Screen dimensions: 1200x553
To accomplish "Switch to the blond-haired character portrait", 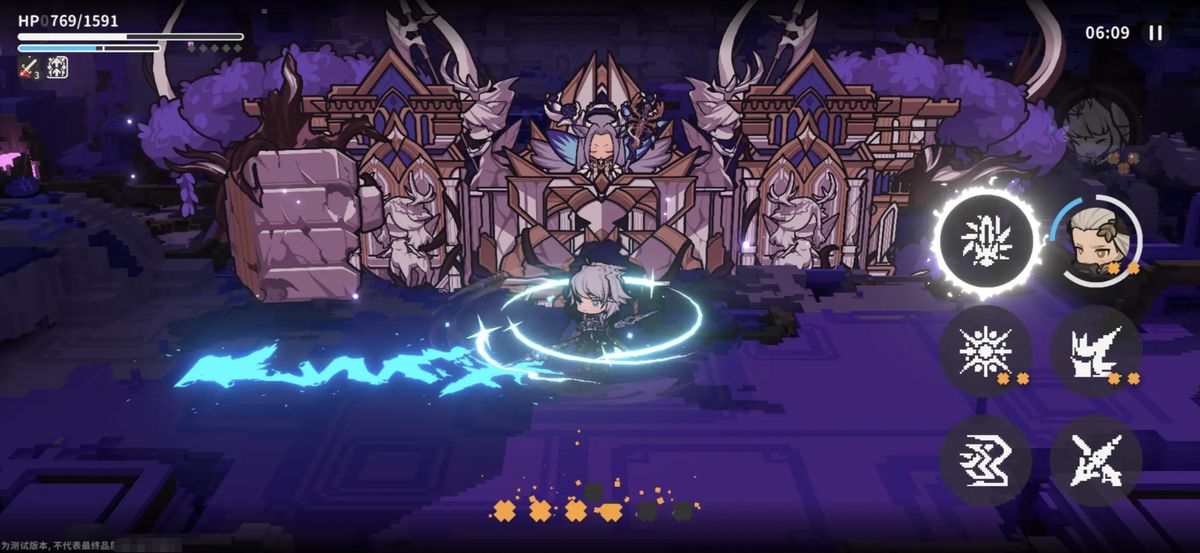I will tap(1097, 238).
